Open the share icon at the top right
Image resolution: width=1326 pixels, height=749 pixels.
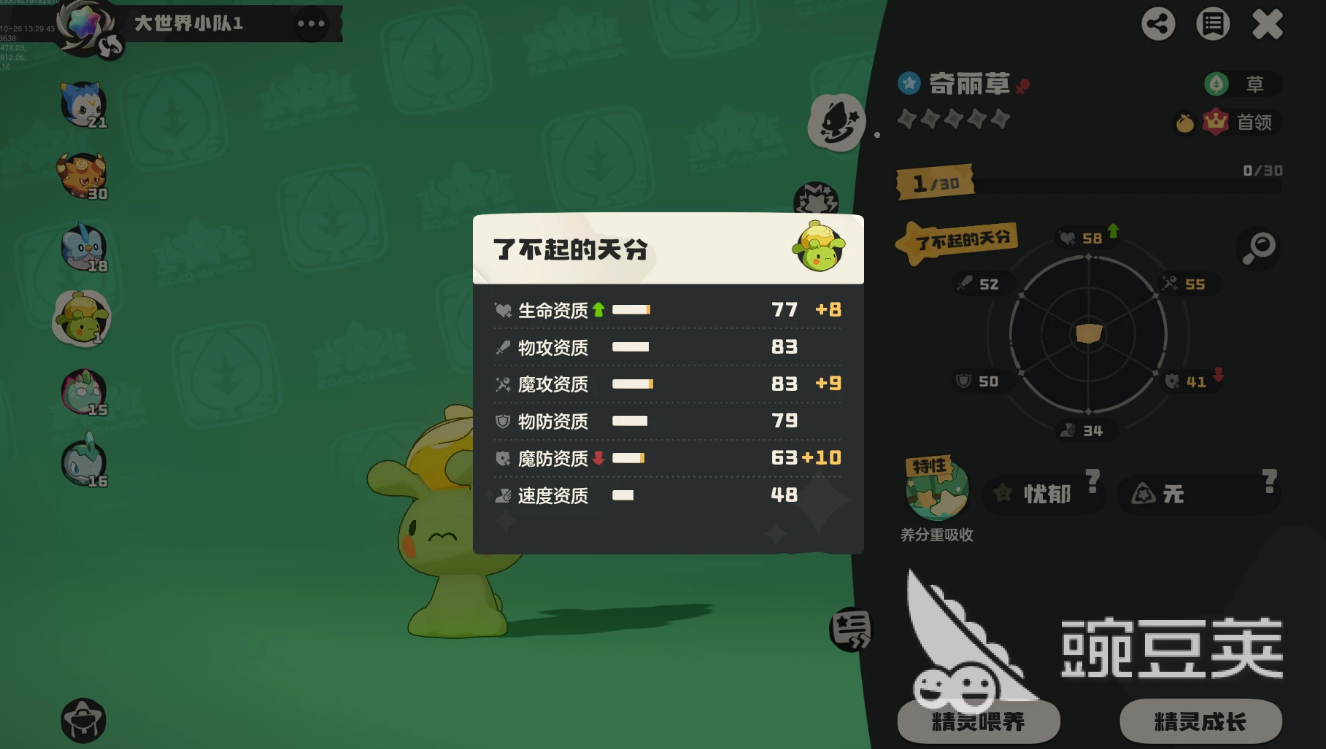pyautogui.click(x=1158, y=24)
